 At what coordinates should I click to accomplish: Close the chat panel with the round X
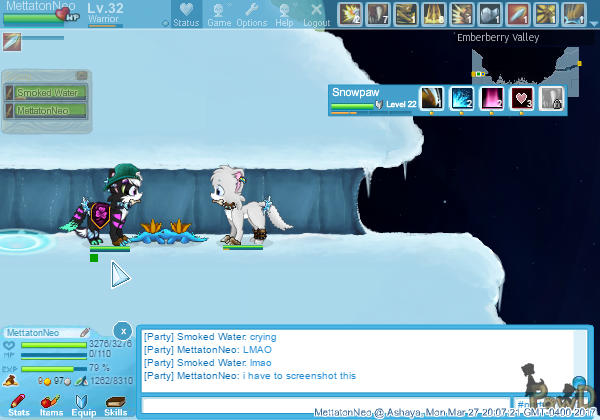click(x=122, y=330)
